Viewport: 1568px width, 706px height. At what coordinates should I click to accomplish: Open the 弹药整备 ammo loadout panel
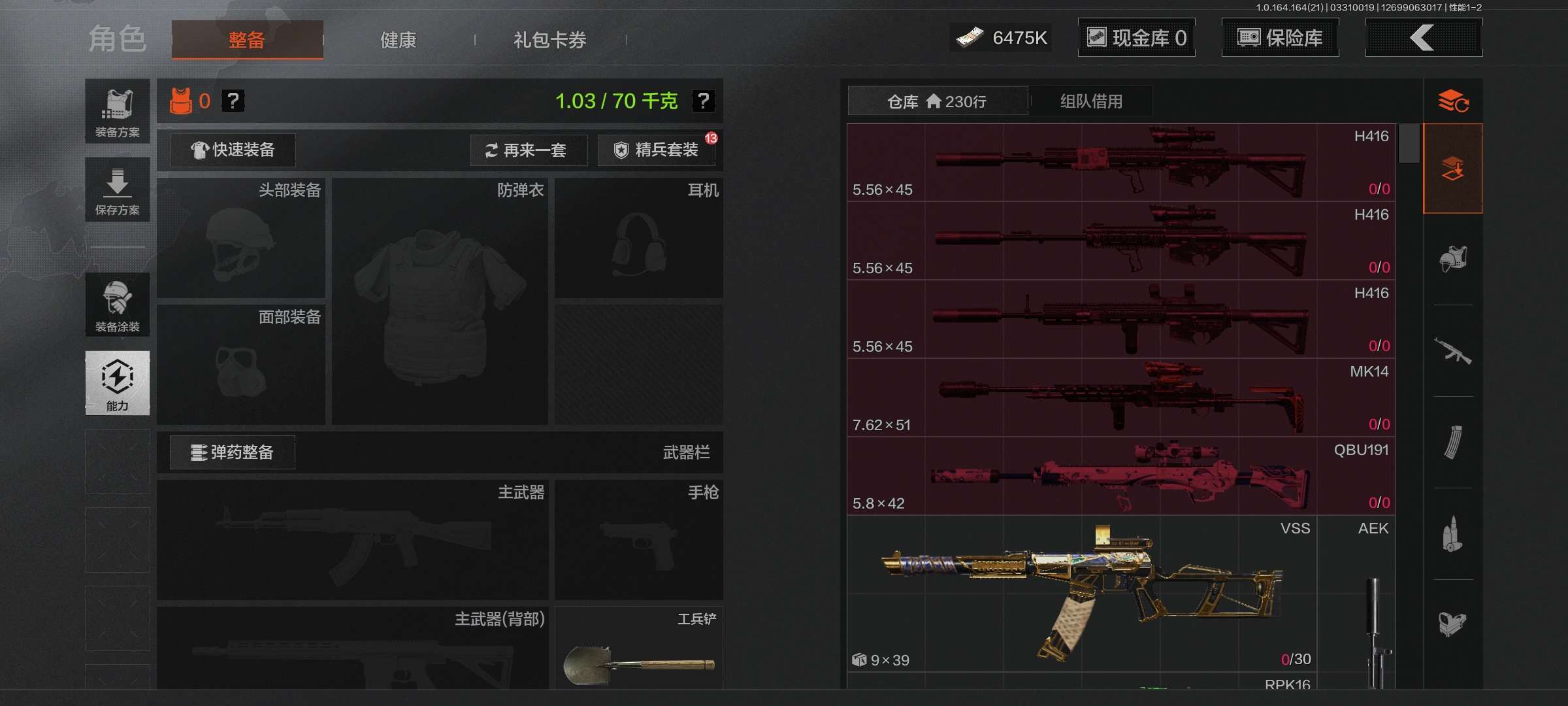232,452
